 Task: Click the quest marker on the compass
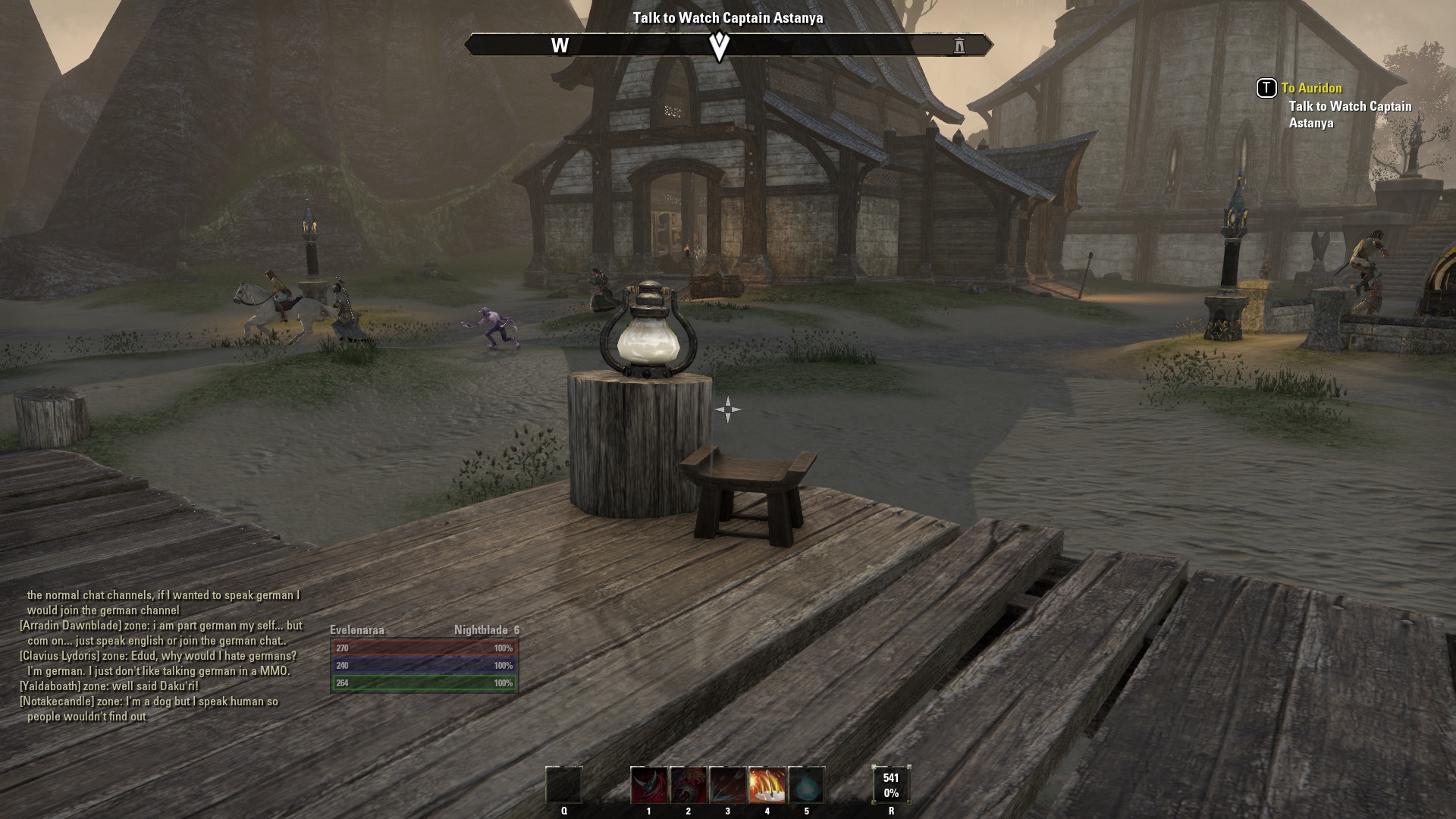719,45
